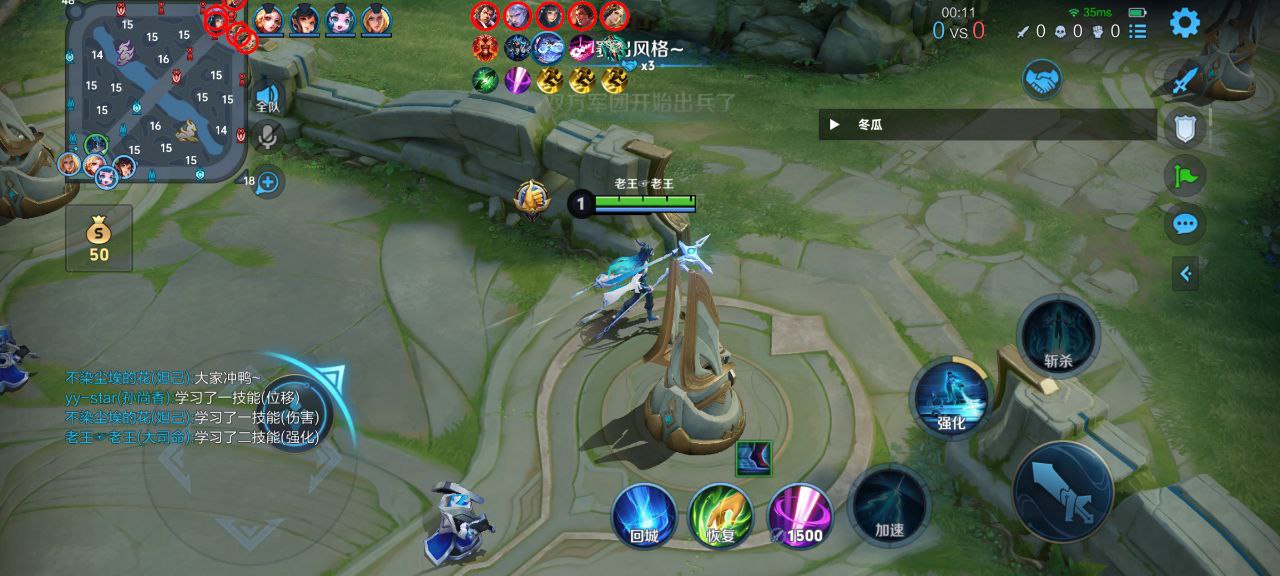The width and height of the screenshot is (1280, 576).
Task: Click the minimap
Action: click(157, 92)
